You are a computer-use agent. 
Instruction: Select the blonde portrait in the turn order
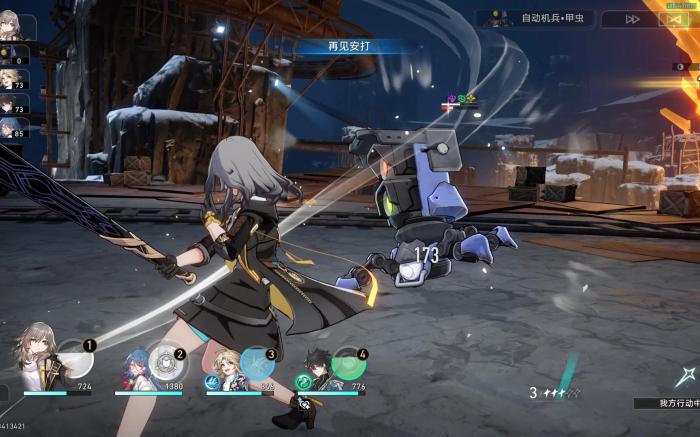point(12,80)
